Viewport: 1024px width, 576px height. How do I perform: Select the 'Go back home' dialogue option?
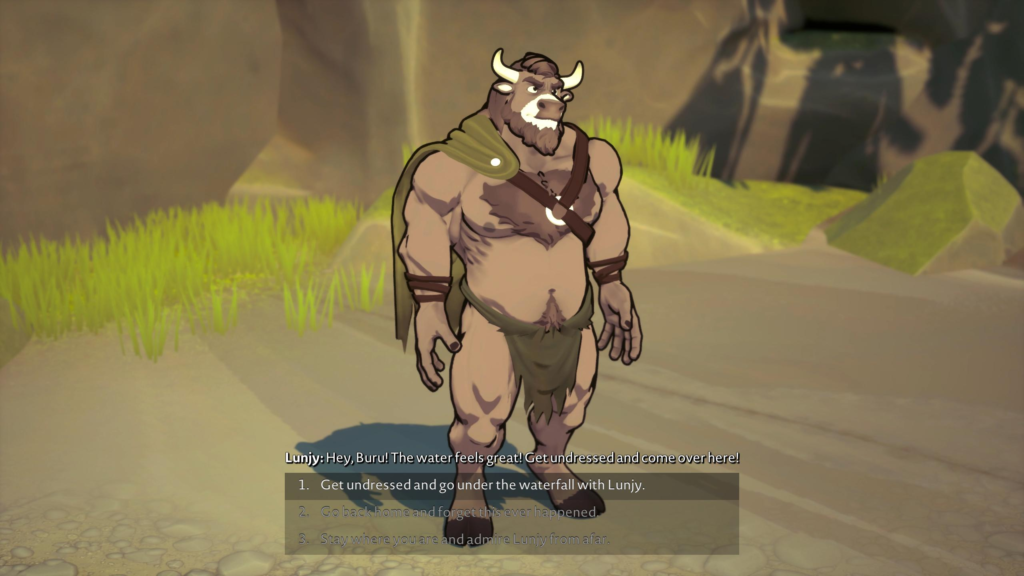click(459, 513)
